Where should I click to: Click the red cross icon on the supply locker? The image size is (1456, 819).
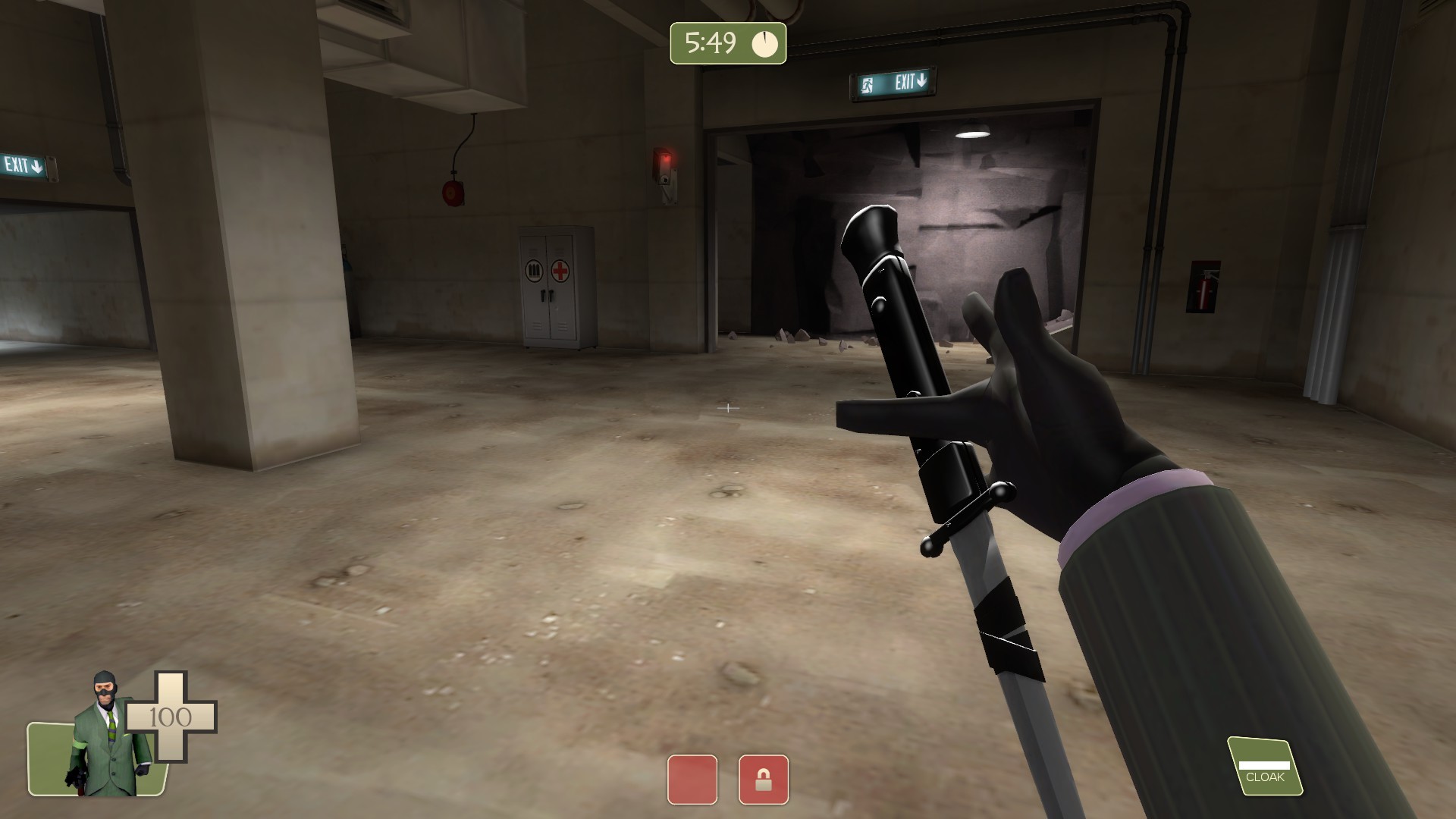(x=560, y=270)
